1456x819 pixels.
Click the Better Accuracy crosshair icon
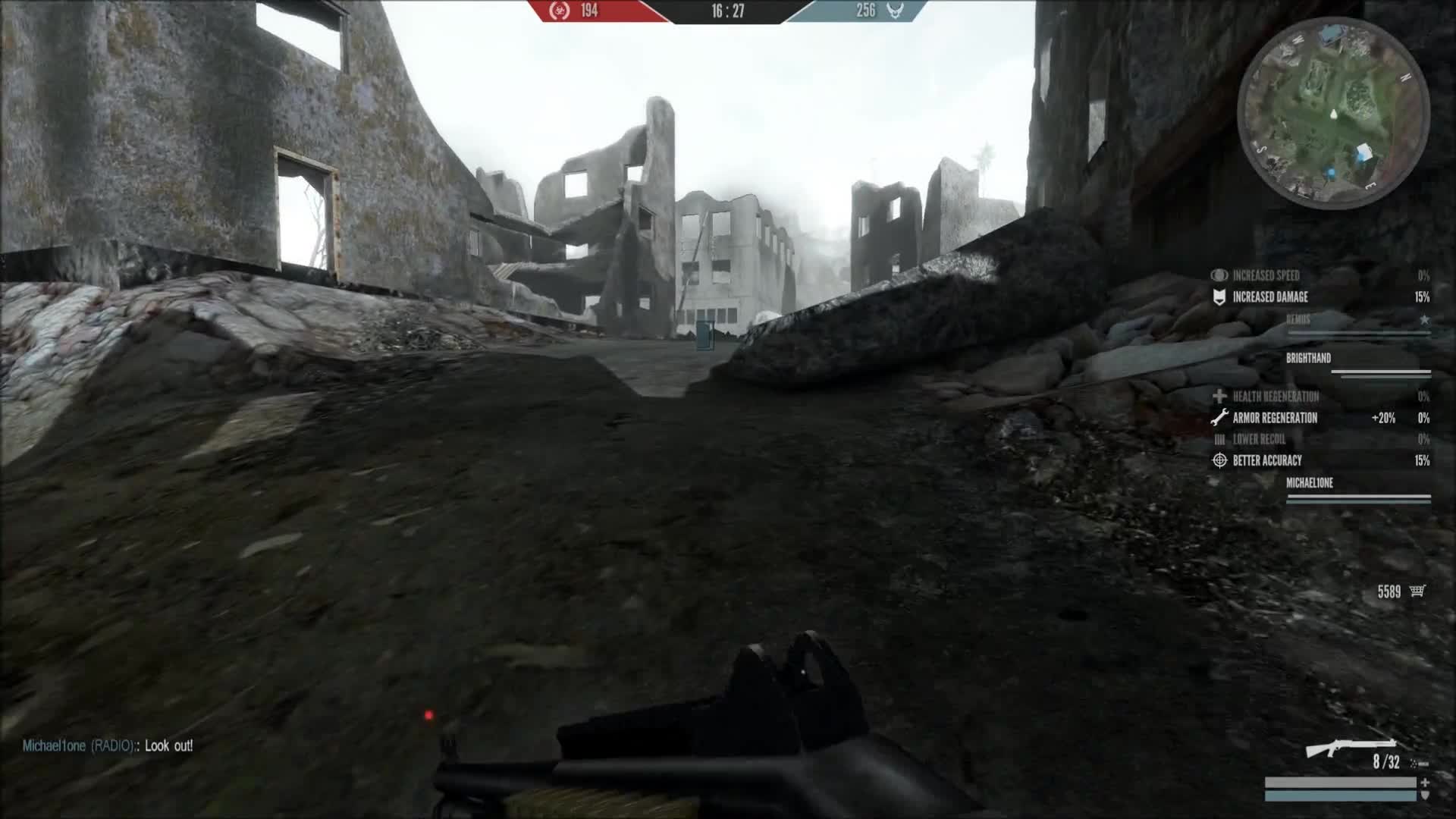[1221, 460]
